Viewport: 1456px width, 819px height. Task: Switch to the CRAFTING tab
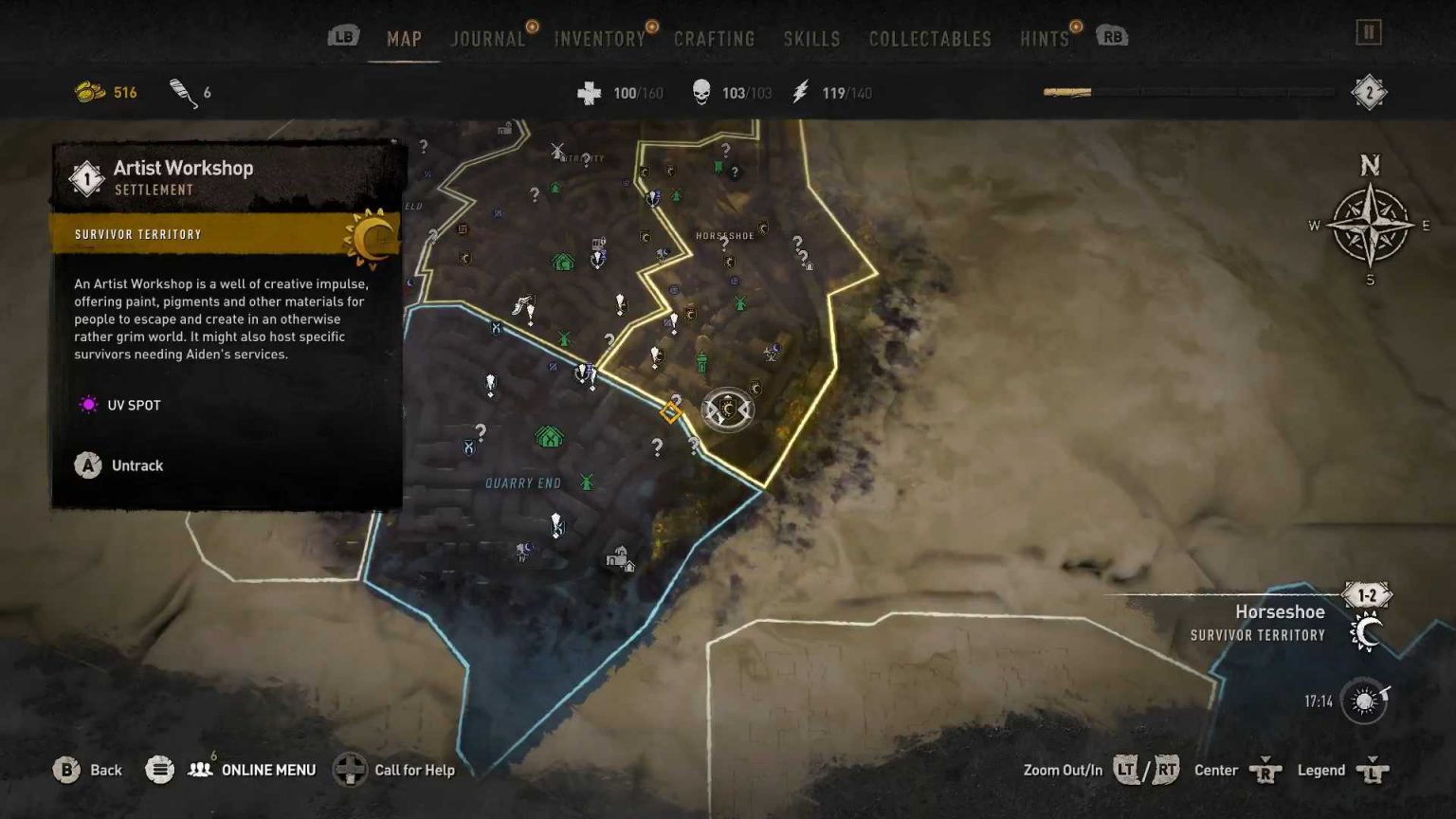(715, 39)
